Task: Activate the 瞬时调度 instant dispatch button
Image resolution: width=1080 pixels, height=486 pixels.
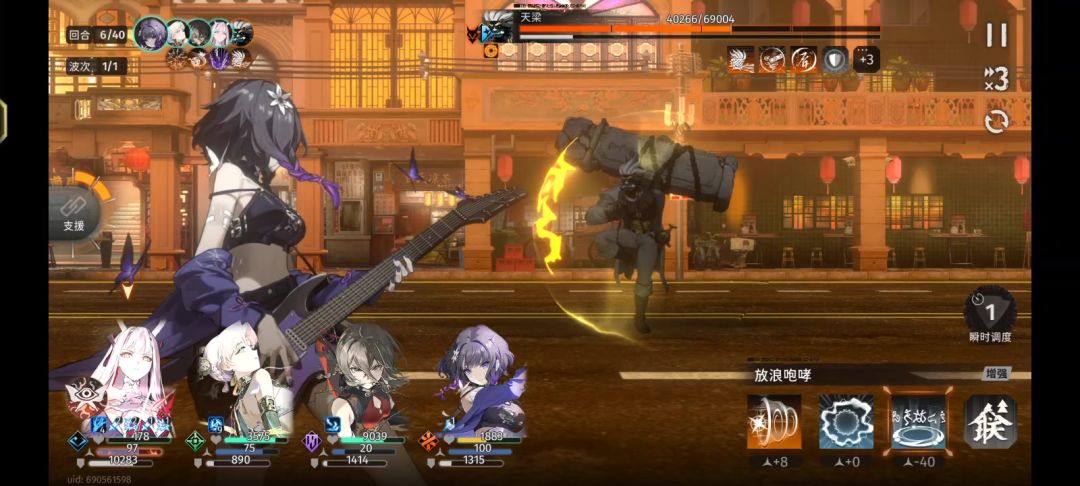Action: click(x=990, y=313)
